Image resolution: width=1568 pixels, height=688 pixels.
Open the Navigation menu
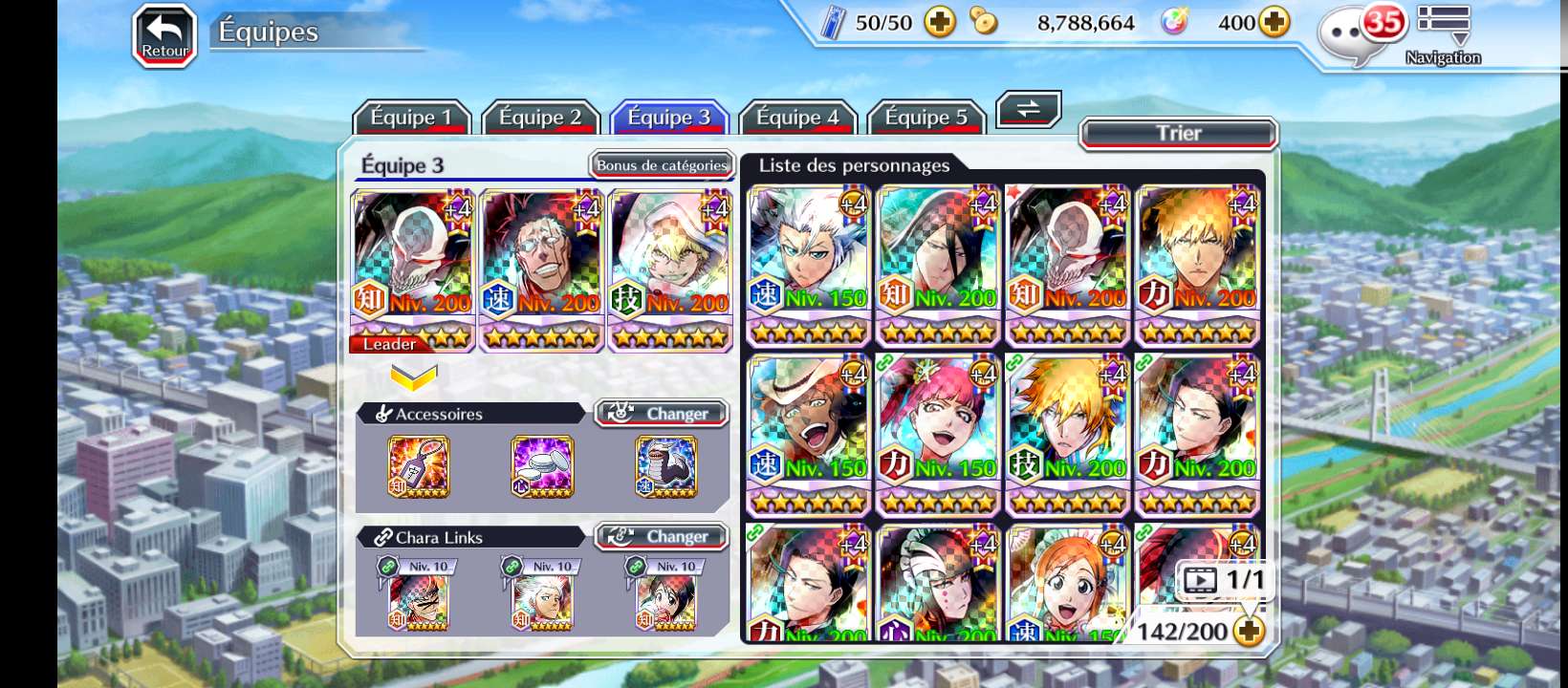(x=1443, y=35)
